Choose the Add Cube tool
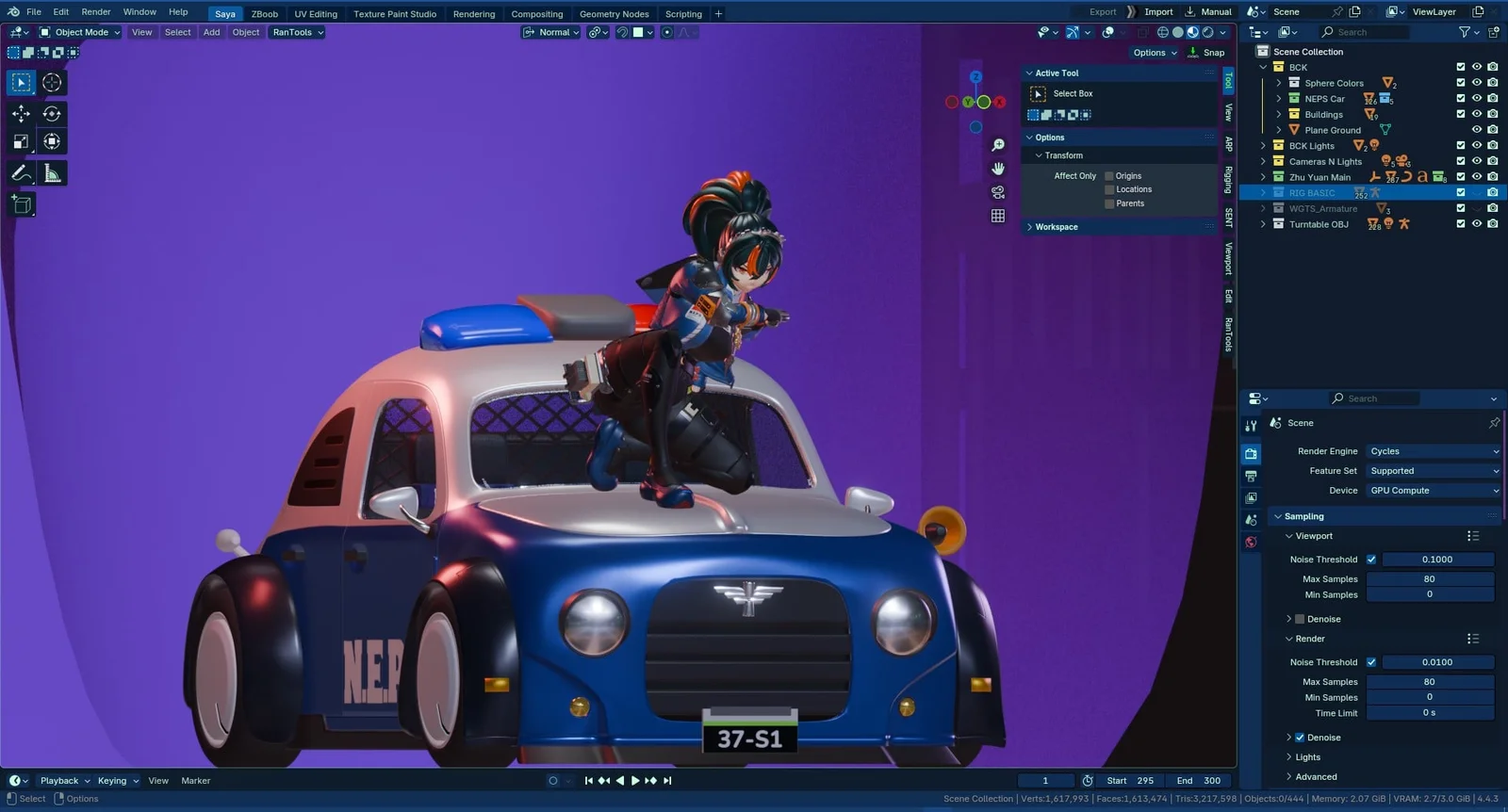Viewport: 1508px width, 812px height. click(x=21, y=204)
